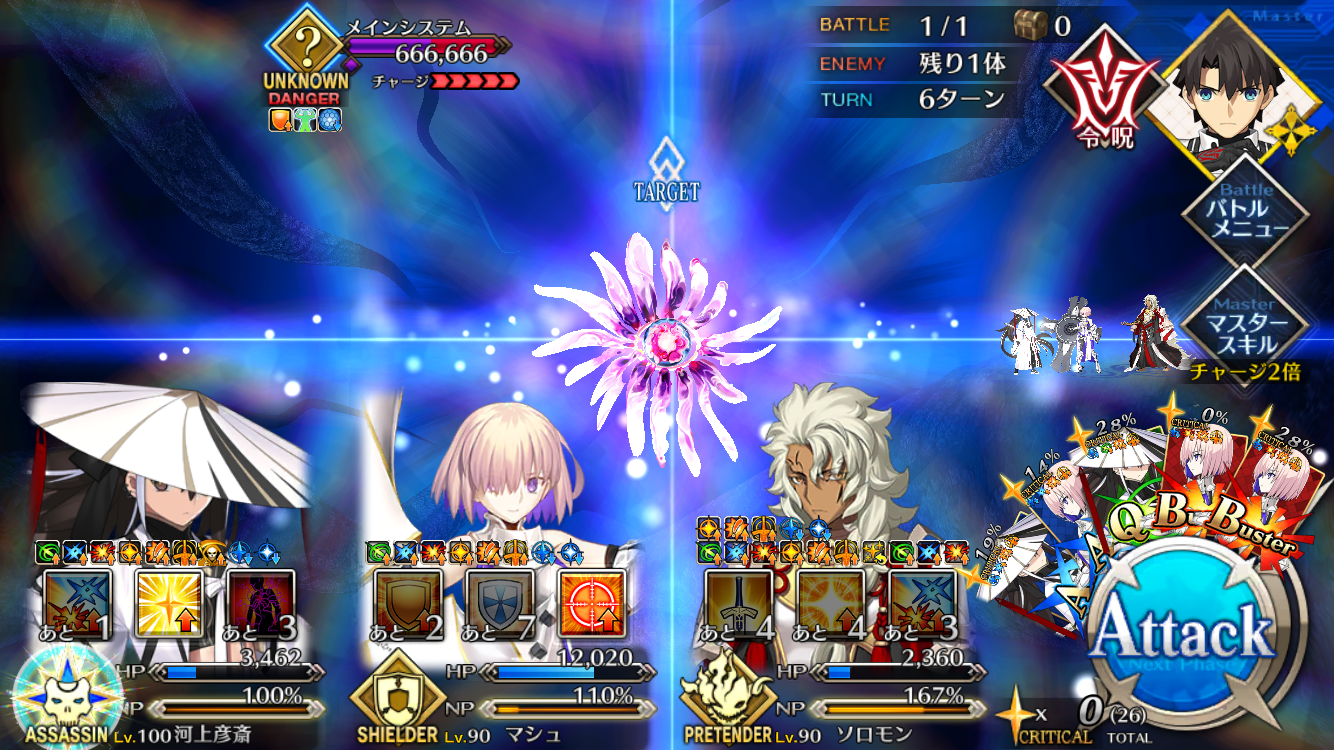
Task: Click Solomon's skill with 3 turns left
Action: pyautogui.click(x=922, y=603)
